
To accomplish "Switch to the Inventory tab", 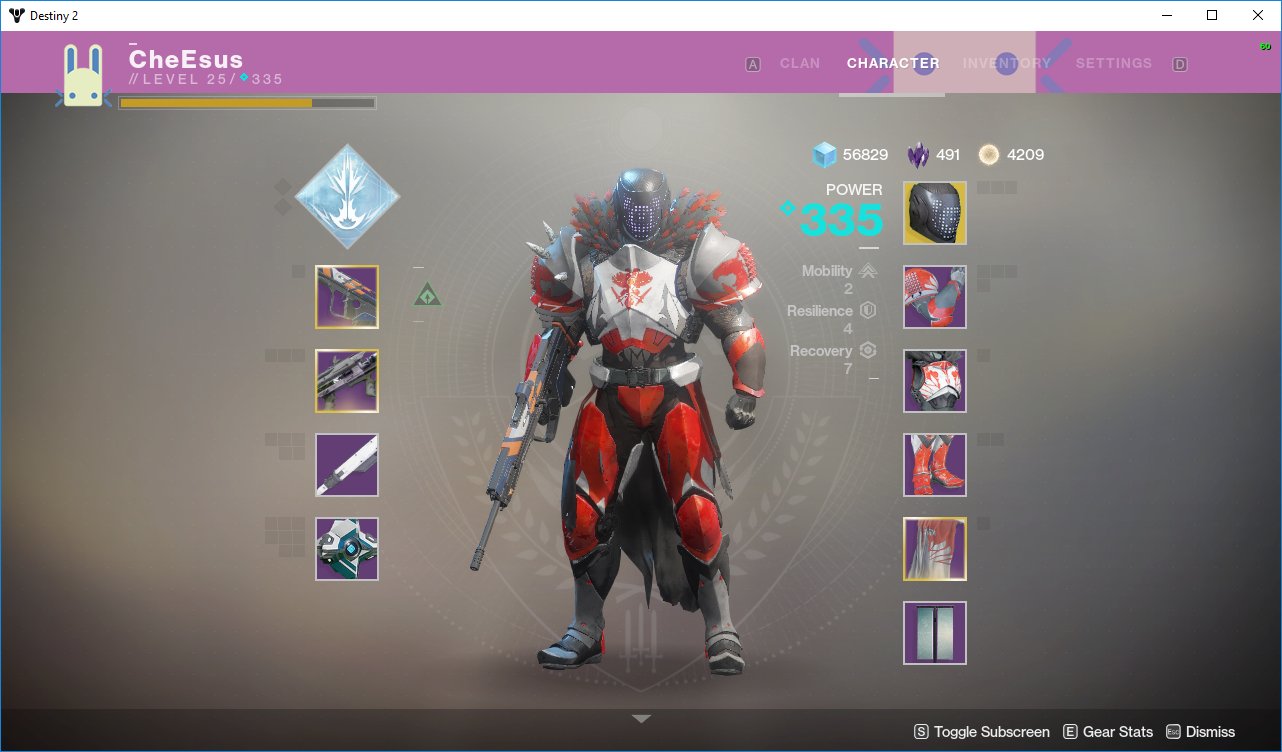I will point(1006,63).
